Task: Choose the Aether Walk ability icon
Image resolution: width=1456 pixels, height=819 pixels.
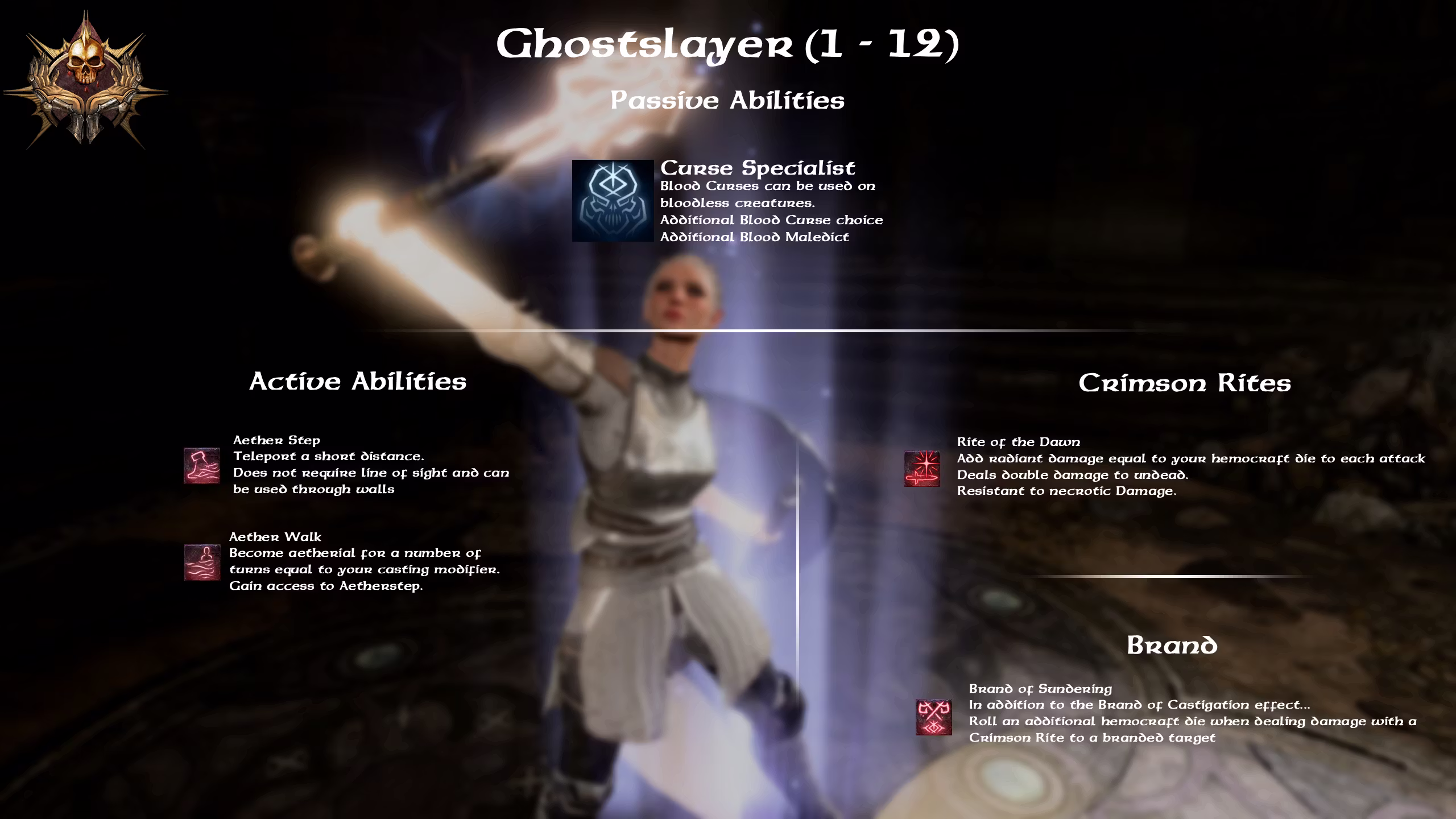Action: click(202, 562)
